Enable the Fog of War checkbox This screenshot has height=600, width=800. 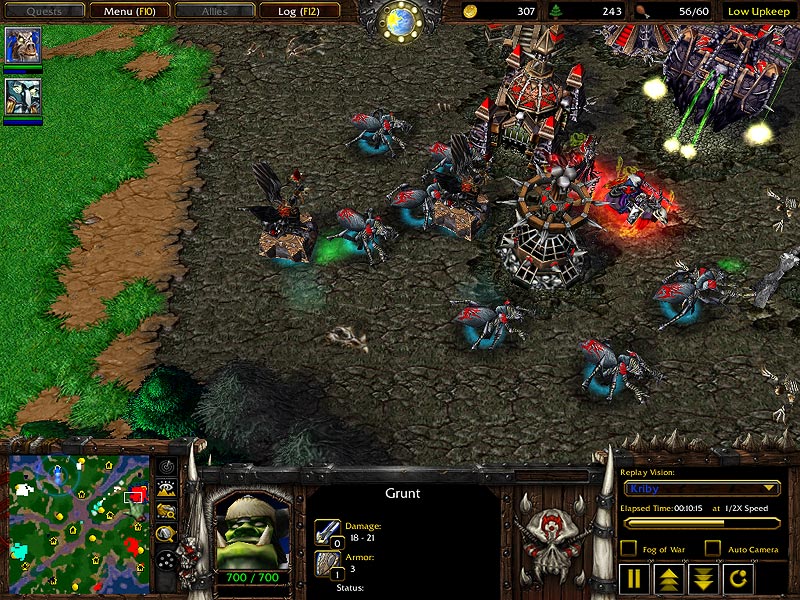[629, 548]
